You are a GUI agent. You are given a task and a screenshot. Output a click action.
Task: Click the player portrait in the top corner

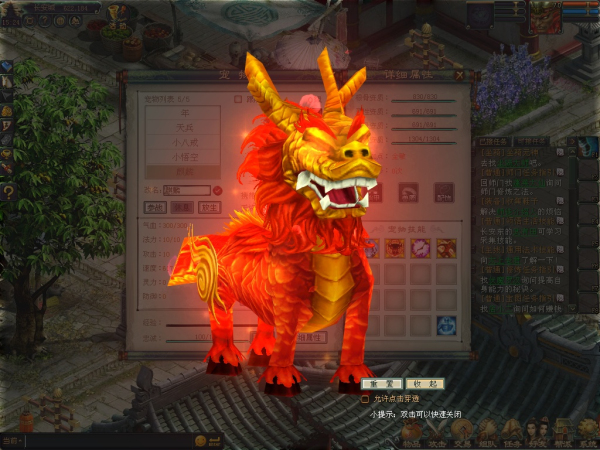(543, 15)
